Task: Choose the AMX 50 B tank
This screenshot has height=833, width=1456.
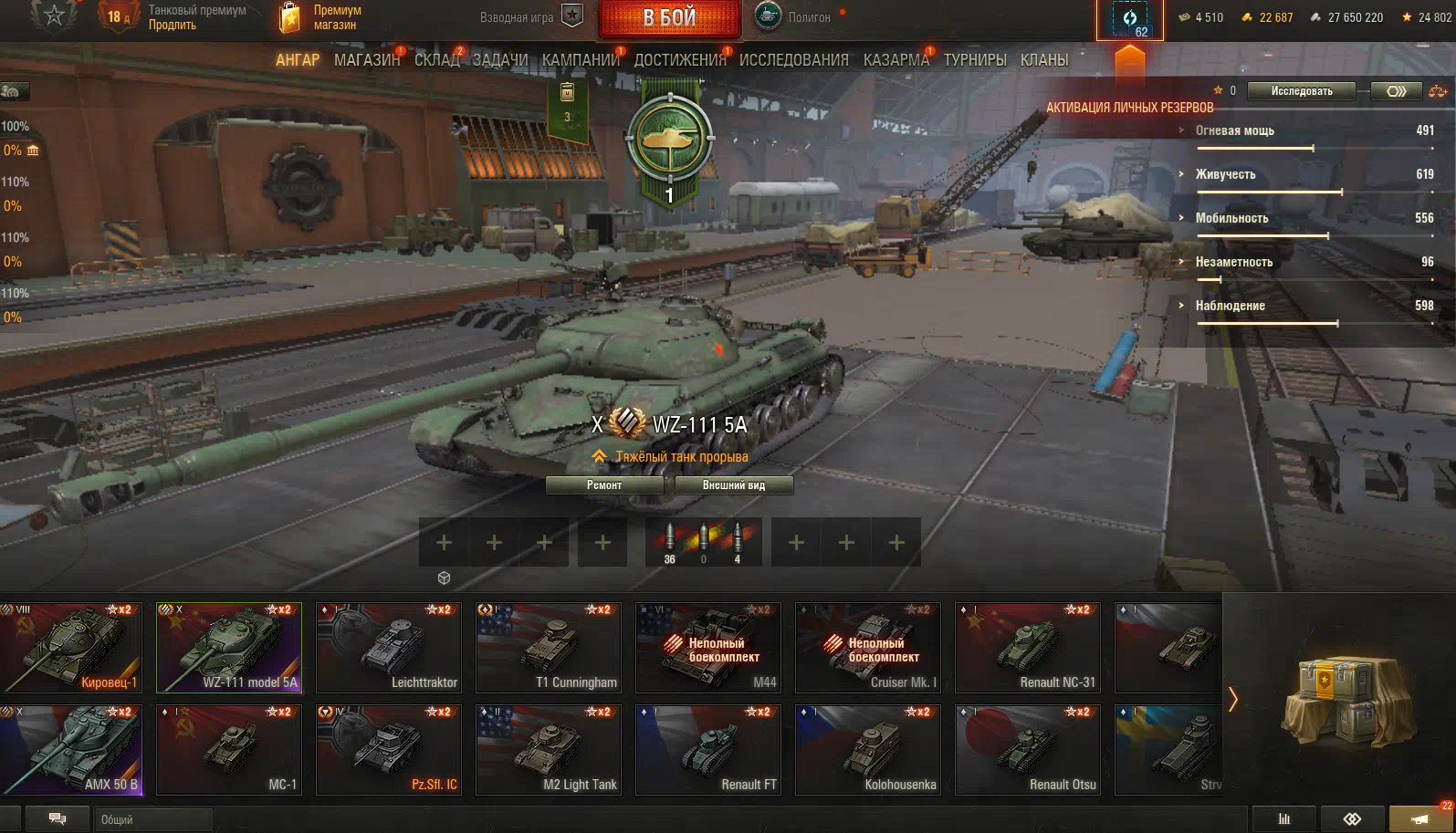Action: pyautogui.click(x=71, y=749)
